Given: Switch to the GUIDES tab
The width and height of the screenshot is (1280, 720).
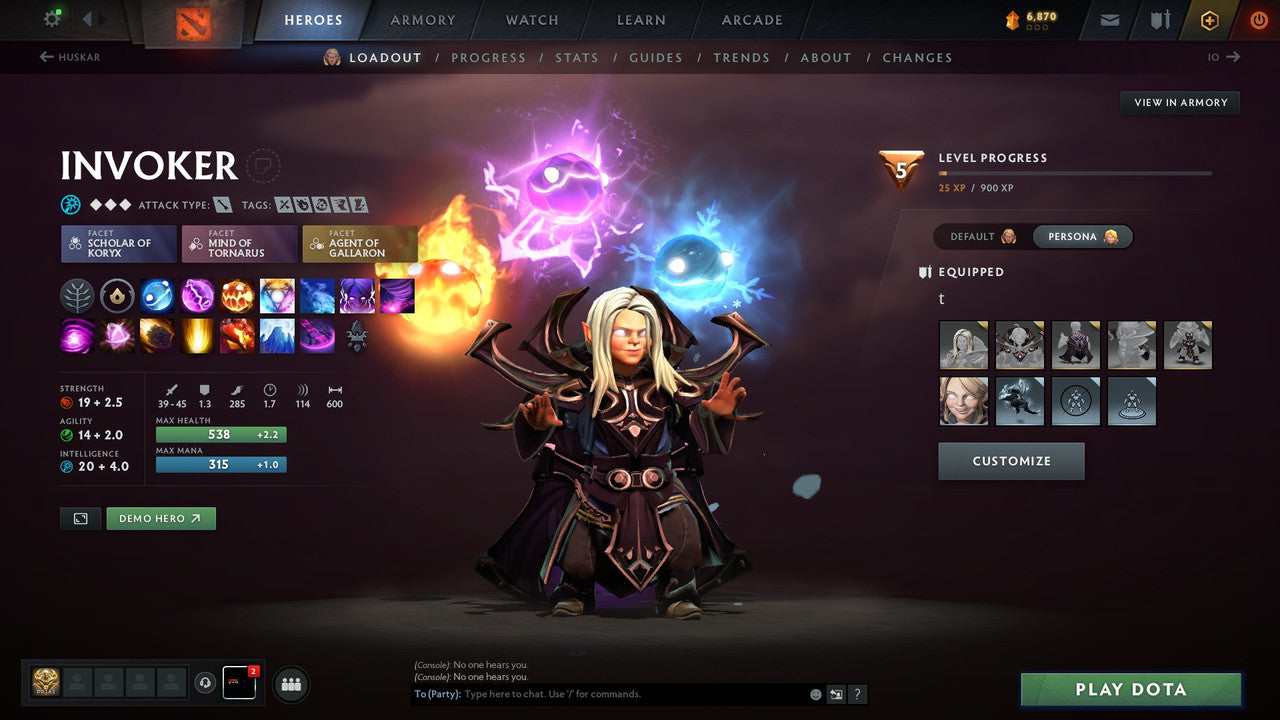Looking at the screenshot, I should click(656, 57).
